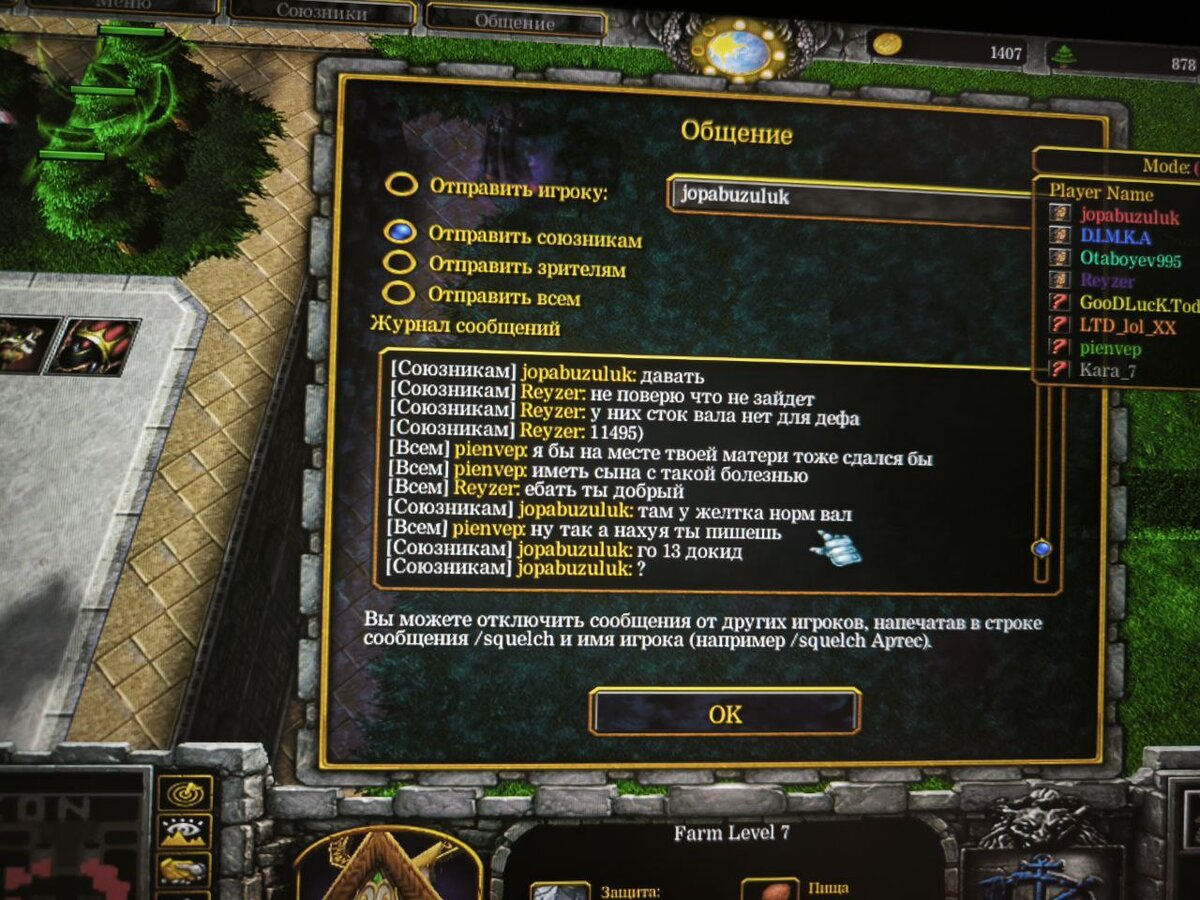Select the "Отправить зрителям" radio option
1200x900 pixels.
click(x=400, y=262)
